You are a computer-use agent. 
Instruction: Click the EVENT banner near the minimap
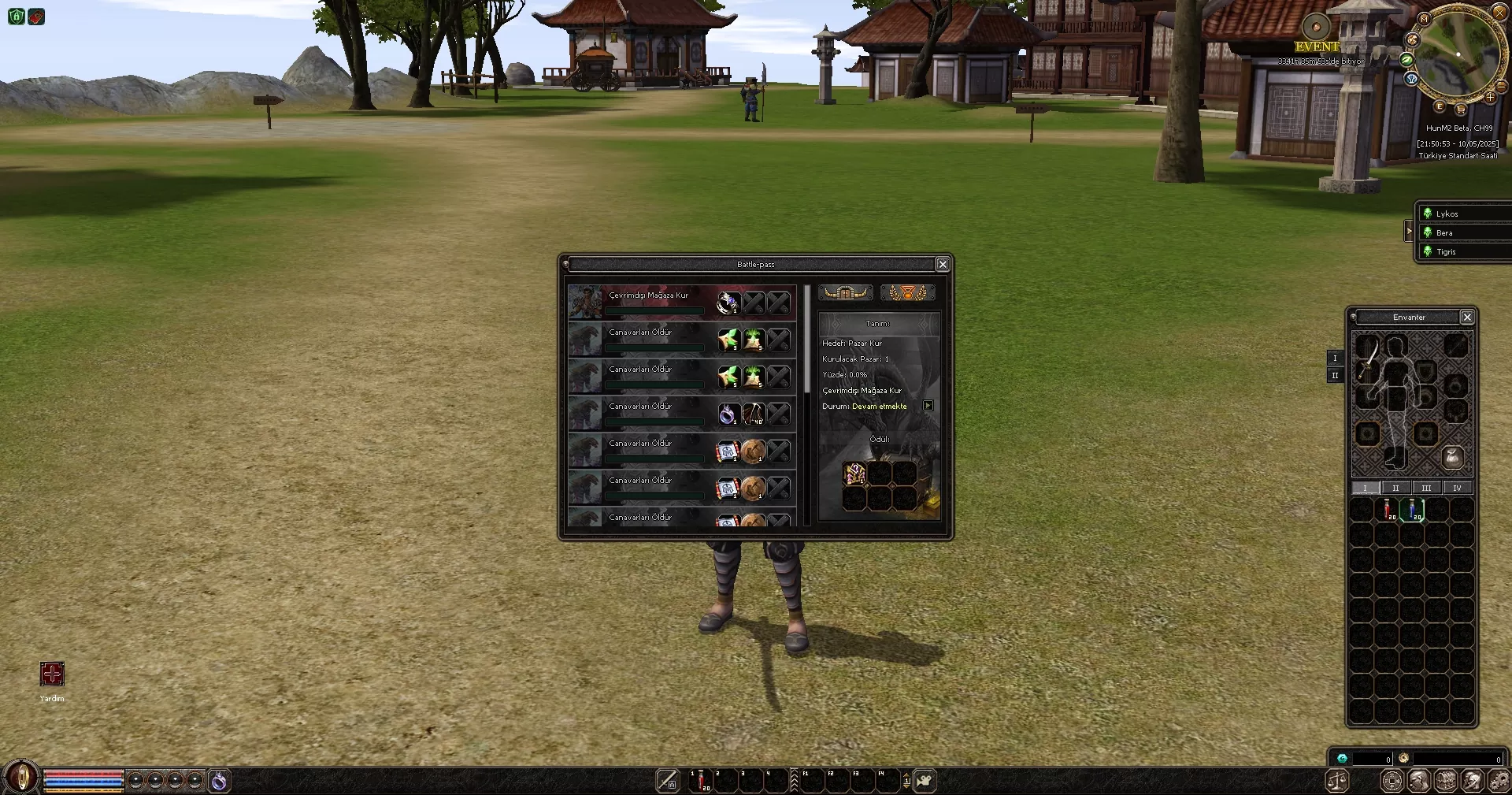pos(1317,46)
